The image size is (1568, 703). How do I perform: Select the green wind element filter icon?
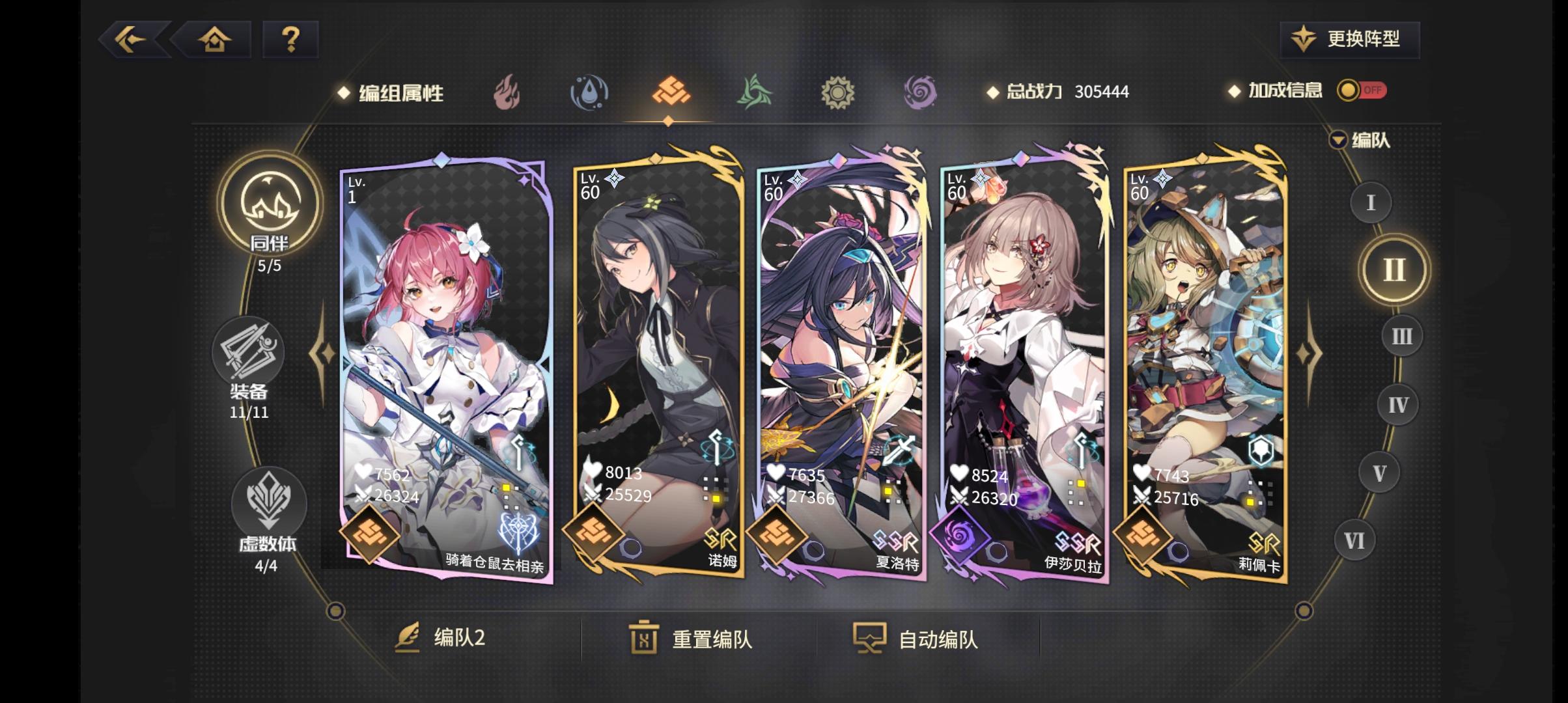click(x=753, y=92)
